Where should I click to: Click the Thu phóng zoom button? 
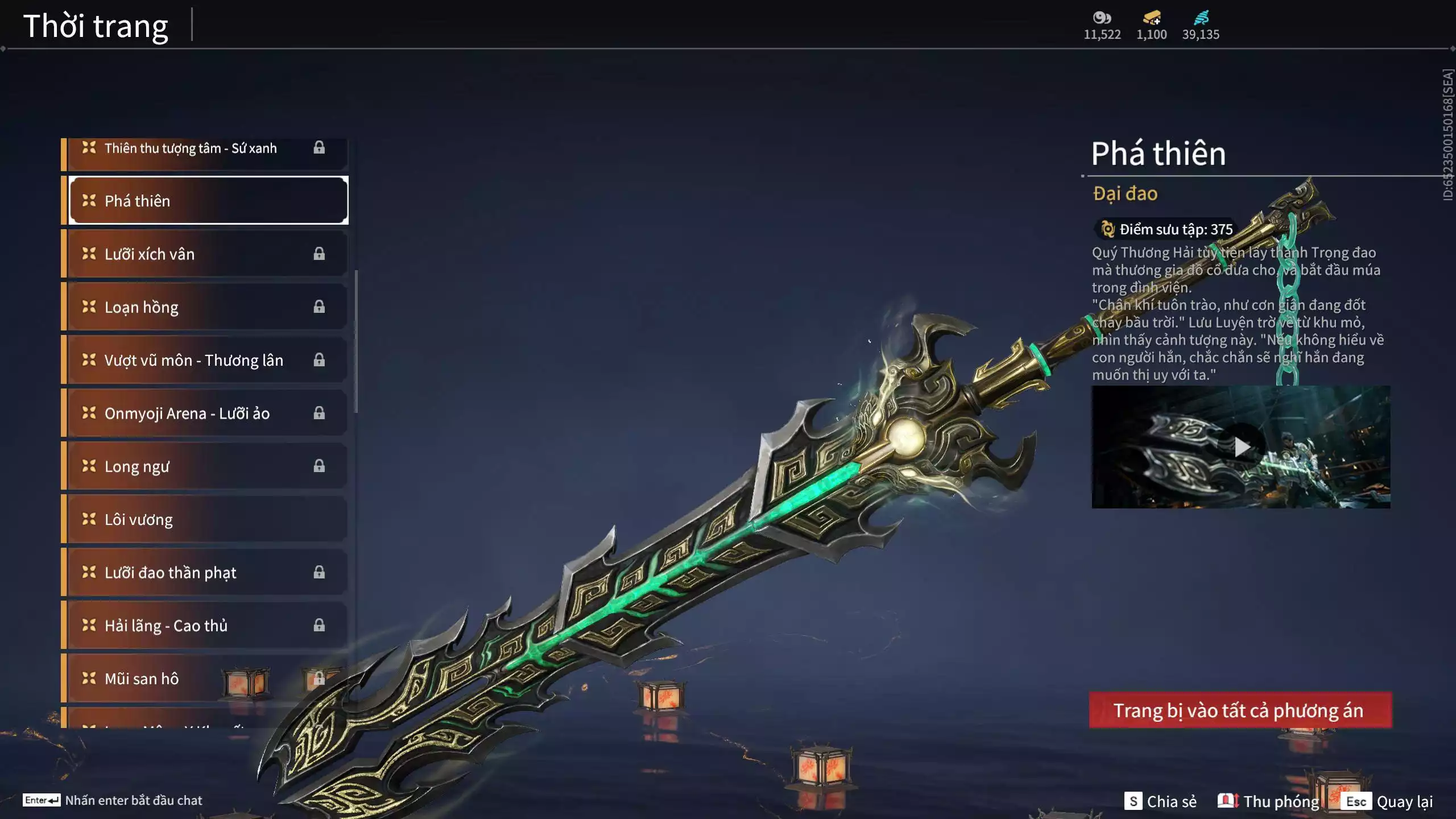[1268, 801]
